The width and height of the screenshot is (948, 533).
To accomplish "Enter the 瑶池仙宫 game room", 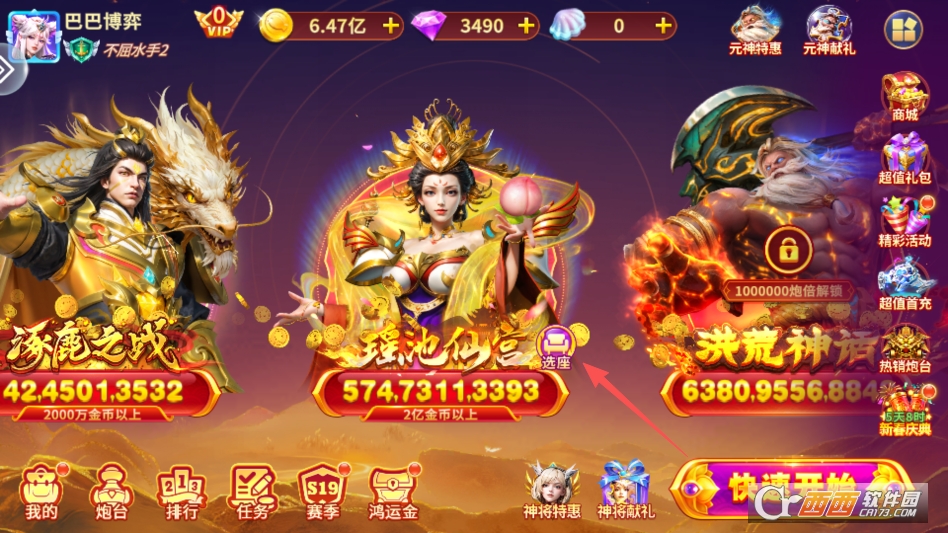I will point(440,260).
